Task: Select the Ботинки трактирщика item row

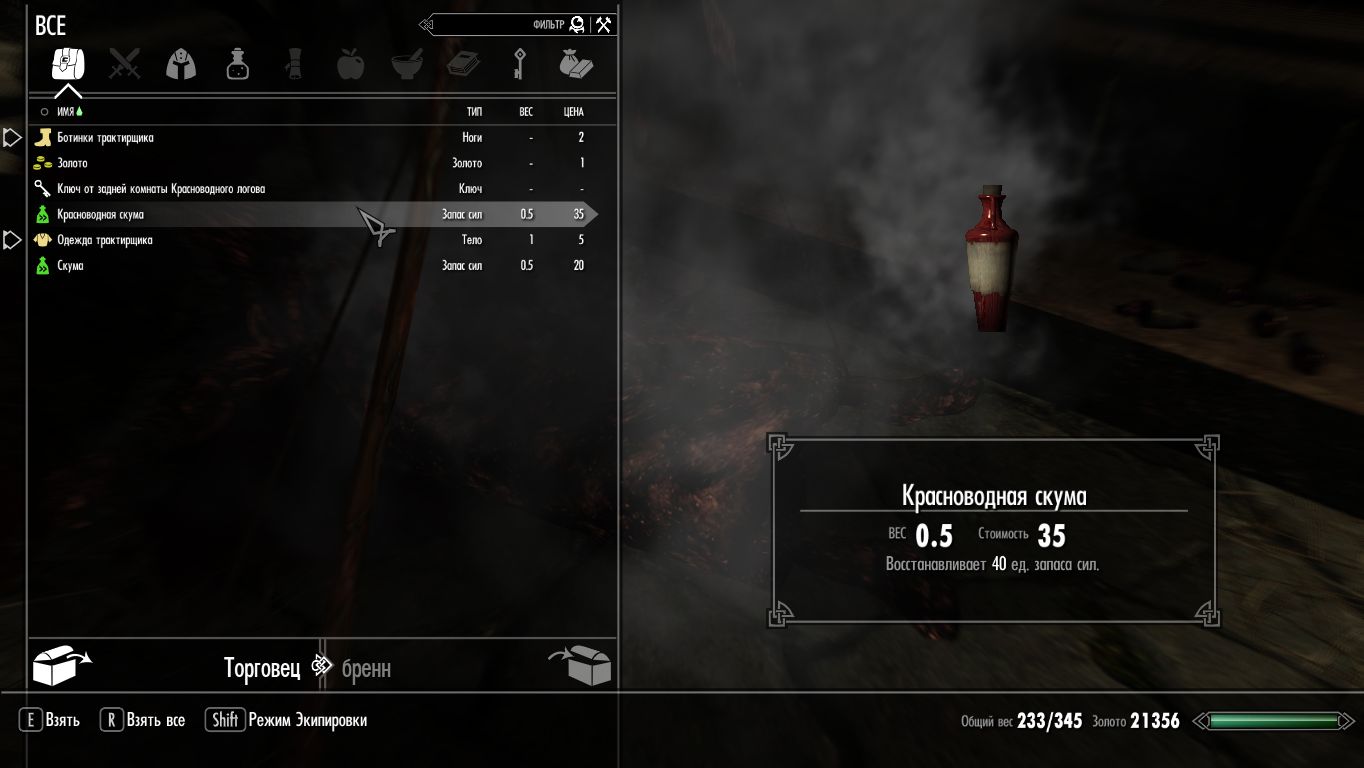Action: (x=105, y=138)
